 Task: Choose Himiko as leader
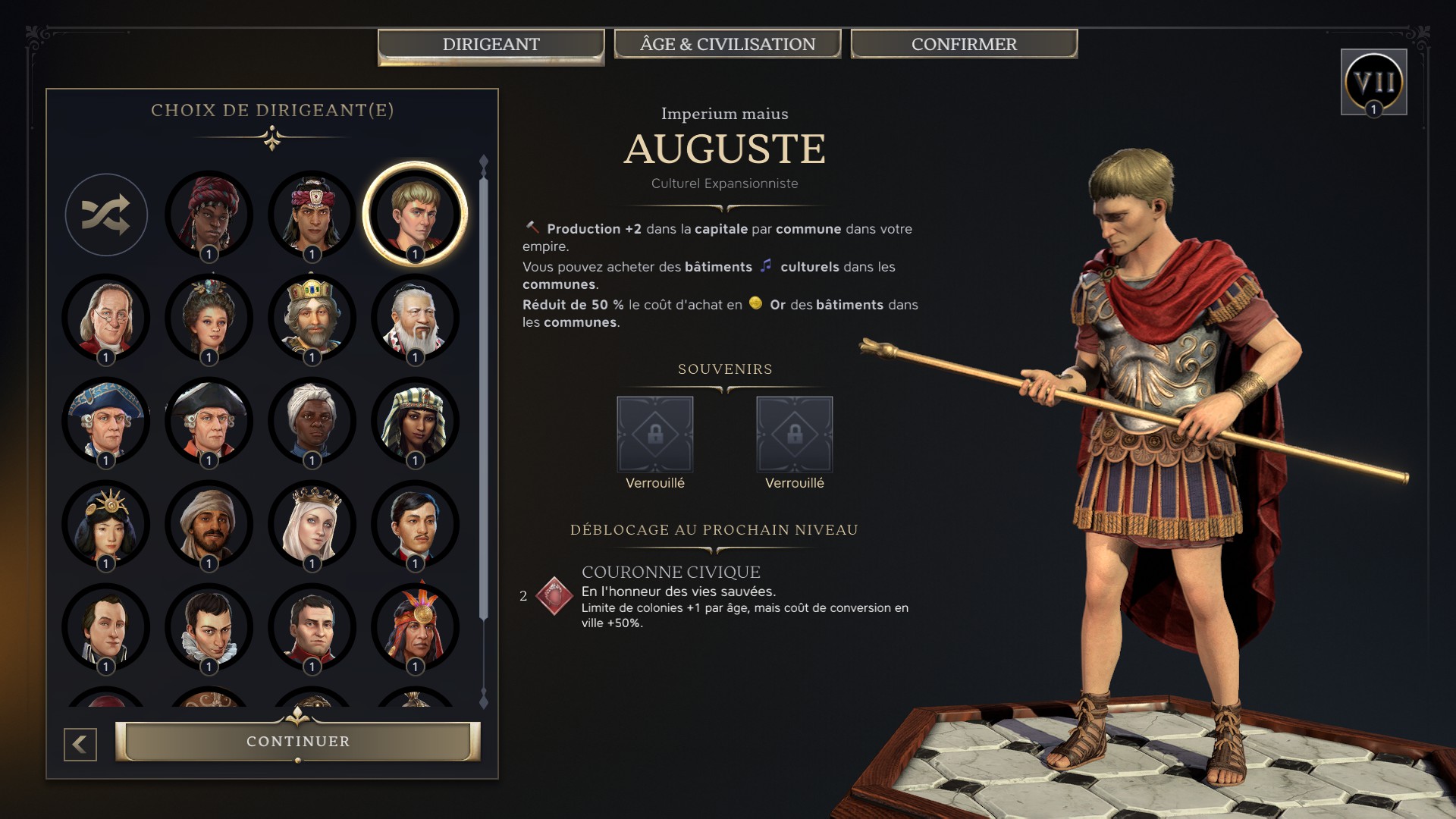[x=106, y=523]
